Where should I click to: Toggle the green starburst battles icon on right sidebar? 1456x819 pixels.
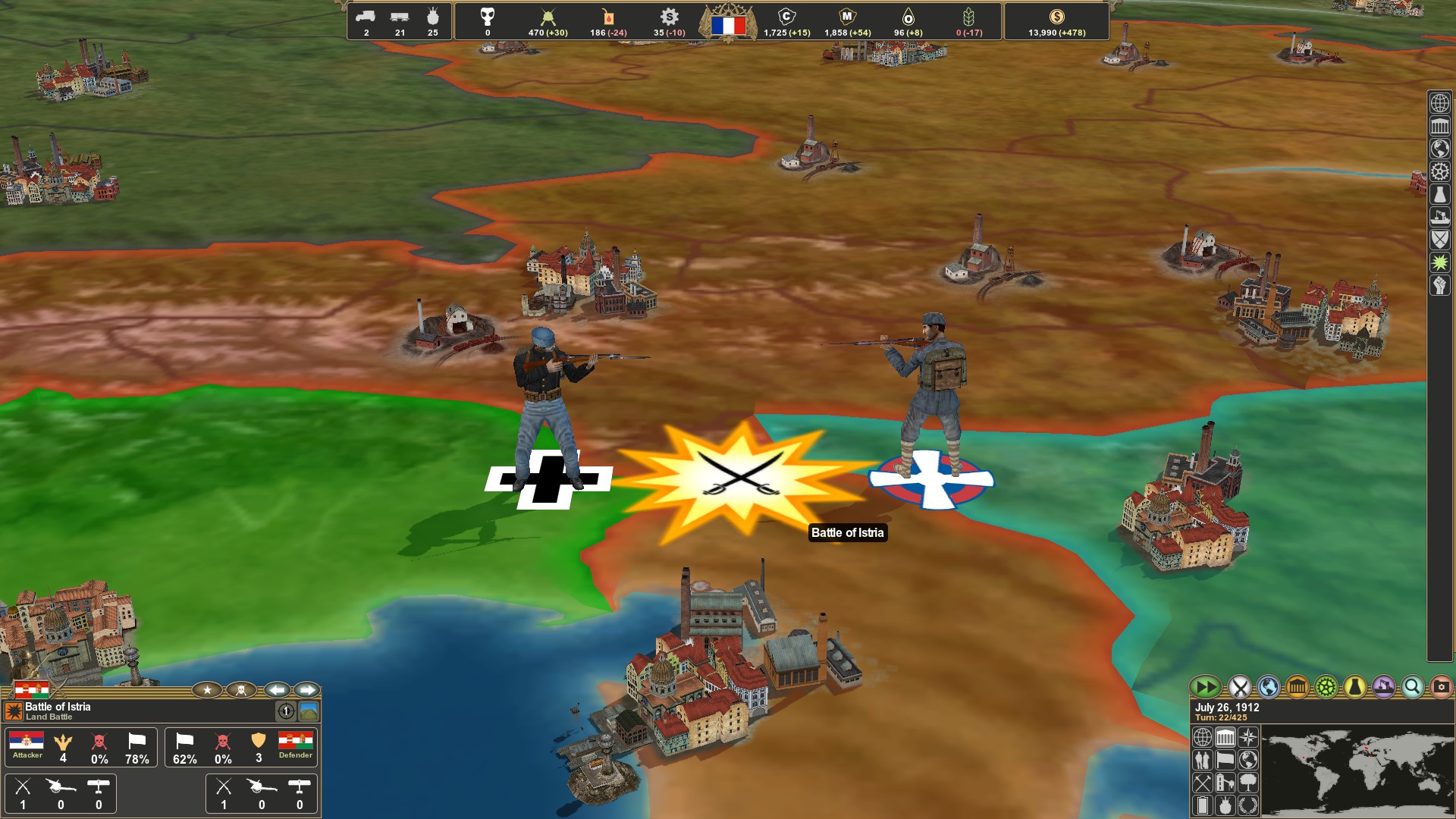click(1439, 261)
